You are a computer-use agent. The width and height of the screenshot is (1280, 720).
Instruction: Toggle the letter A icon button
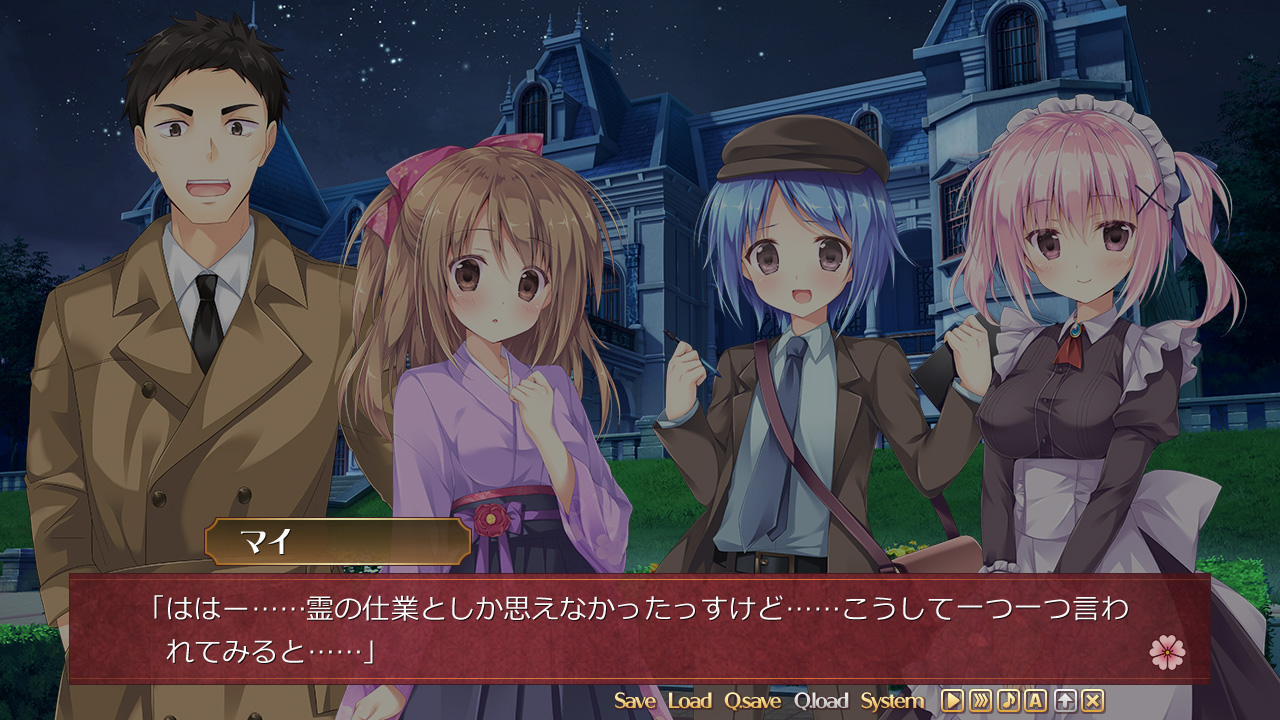[x=1036, y=701]
